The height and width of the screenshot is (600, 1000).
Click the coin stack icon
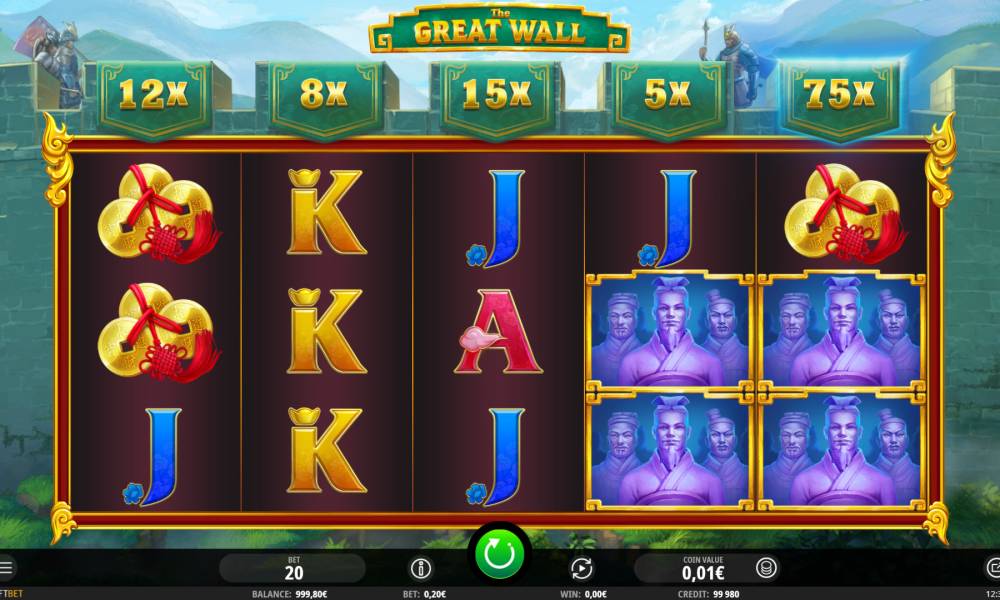pos(765,569)
